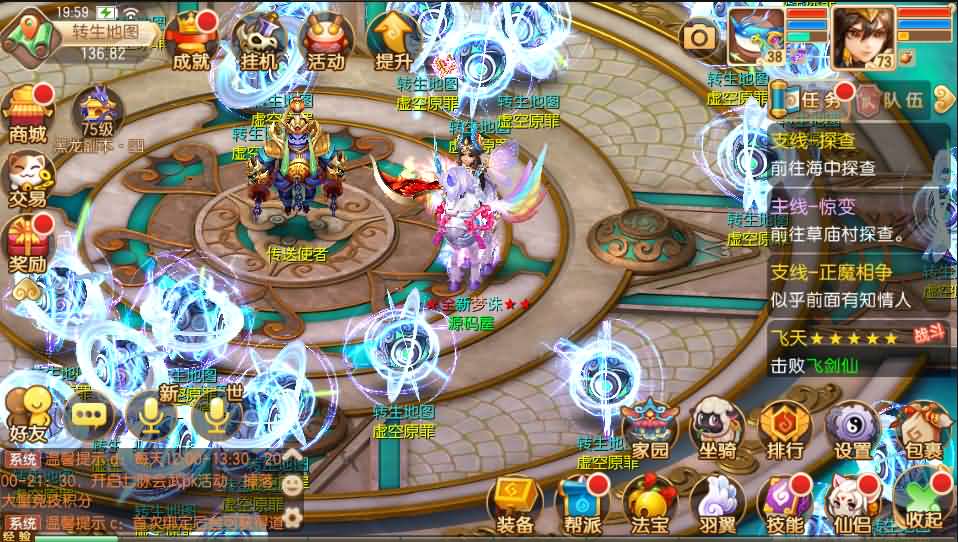Activate 挂机 auto-battle mode
958x542 pixels.
coord(260,41)
